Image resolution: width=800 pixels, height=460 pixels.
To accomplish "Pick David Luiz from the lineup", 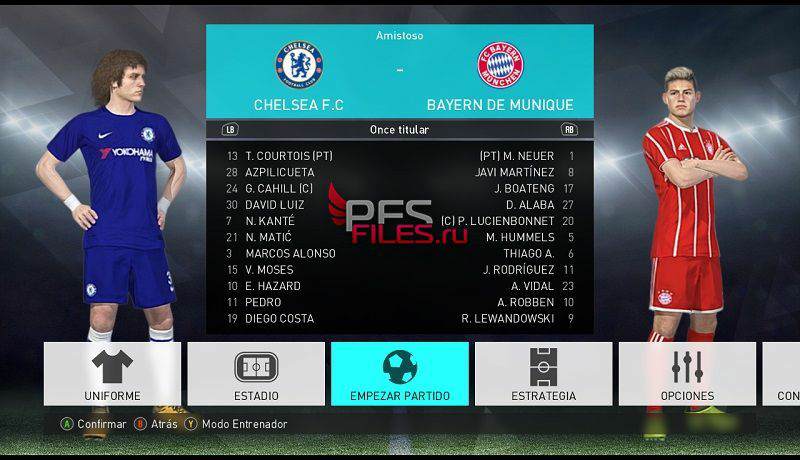I will (x=275, y=205).
